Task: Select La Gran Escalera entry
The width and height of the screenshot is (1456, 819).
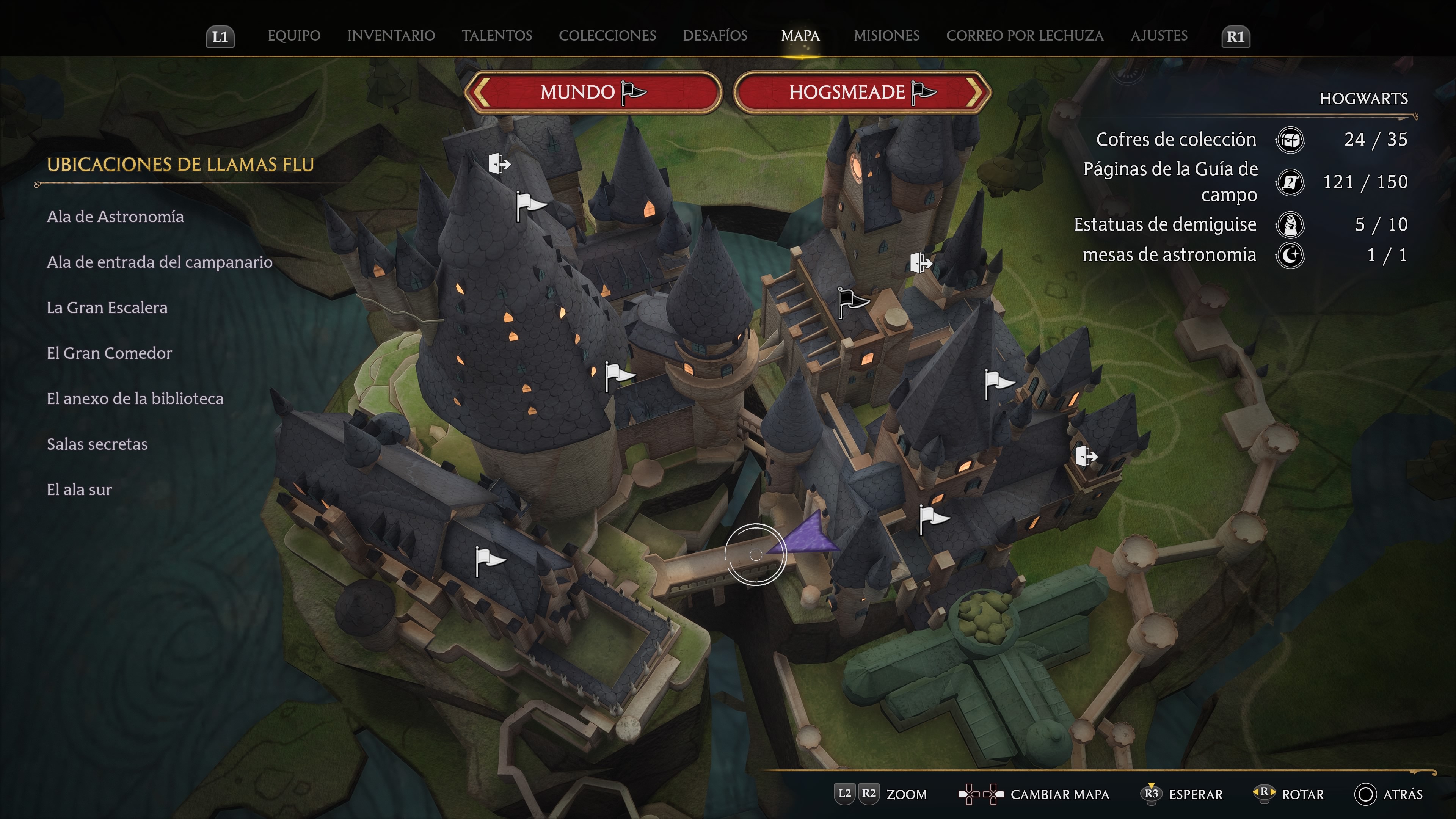Action: pyautogui.click(x=107, y=308)
